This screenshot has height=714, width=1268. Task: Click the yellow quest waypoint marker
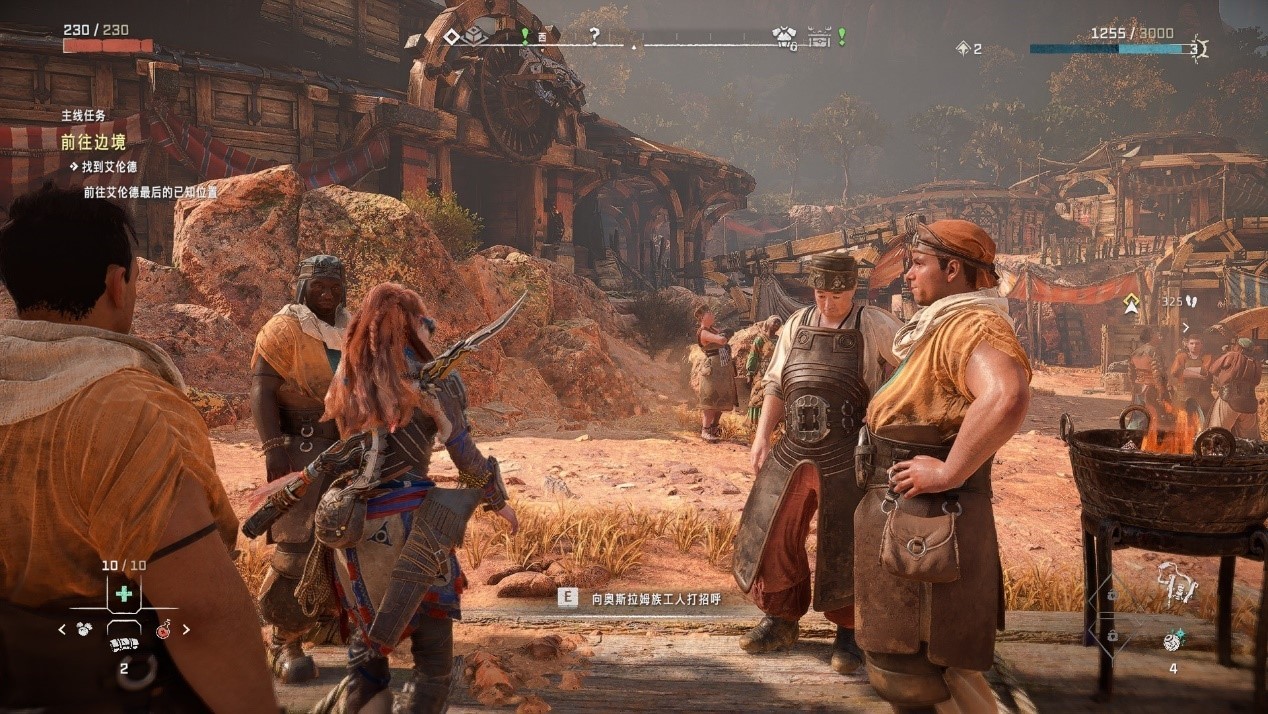(1131, 304)
